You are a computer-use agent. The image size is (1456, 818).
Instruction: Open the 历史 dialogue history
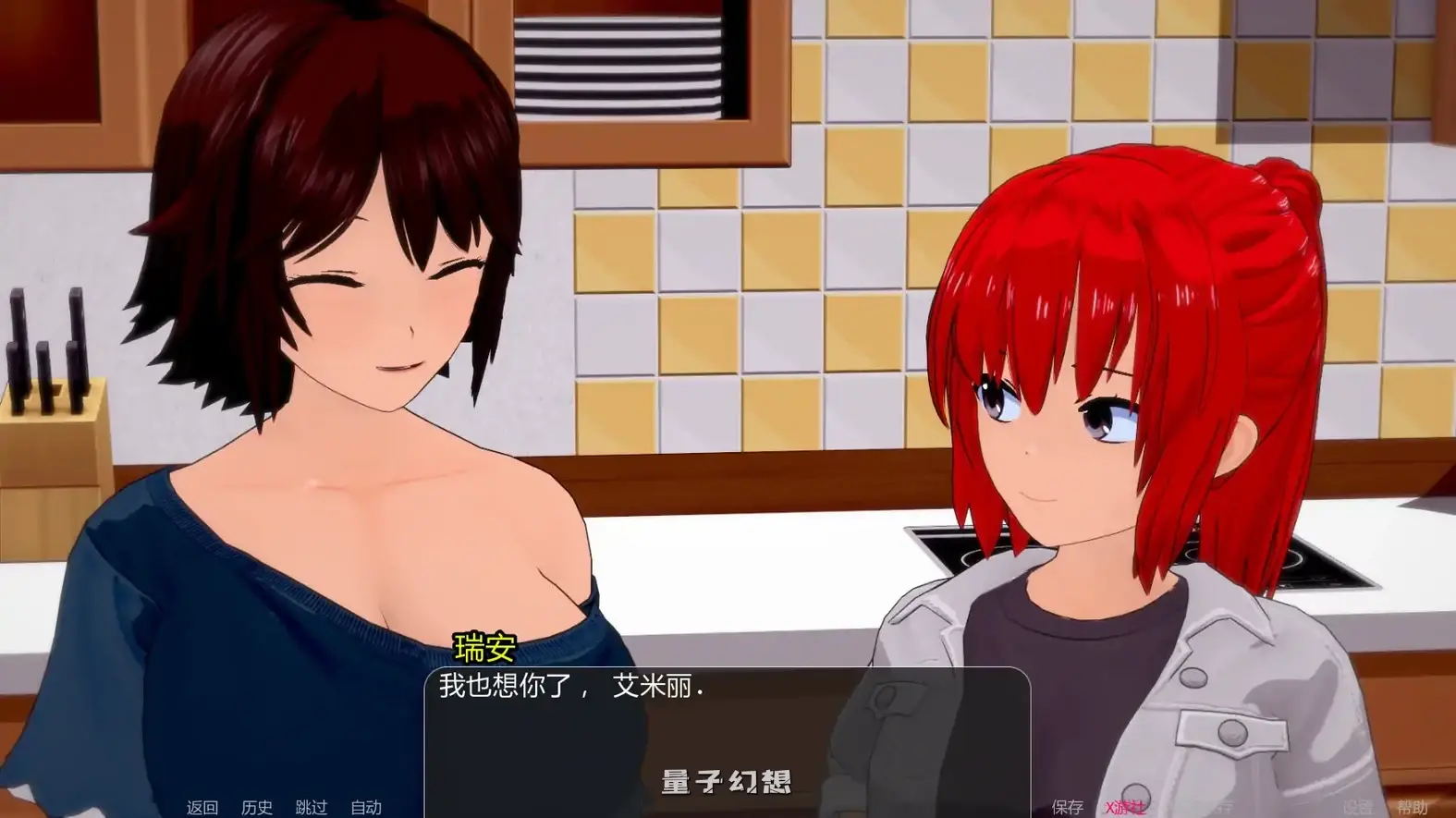point(257,807)
